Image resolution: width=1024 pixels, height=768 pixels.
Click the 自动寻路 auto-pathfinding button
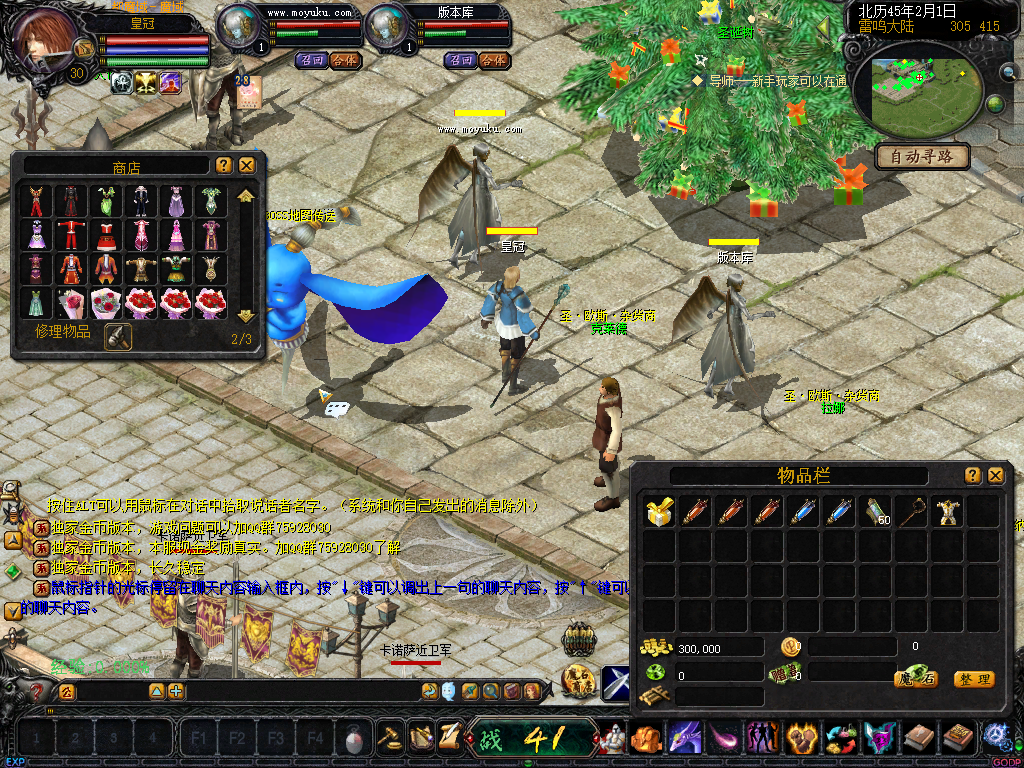pos(922,156)
